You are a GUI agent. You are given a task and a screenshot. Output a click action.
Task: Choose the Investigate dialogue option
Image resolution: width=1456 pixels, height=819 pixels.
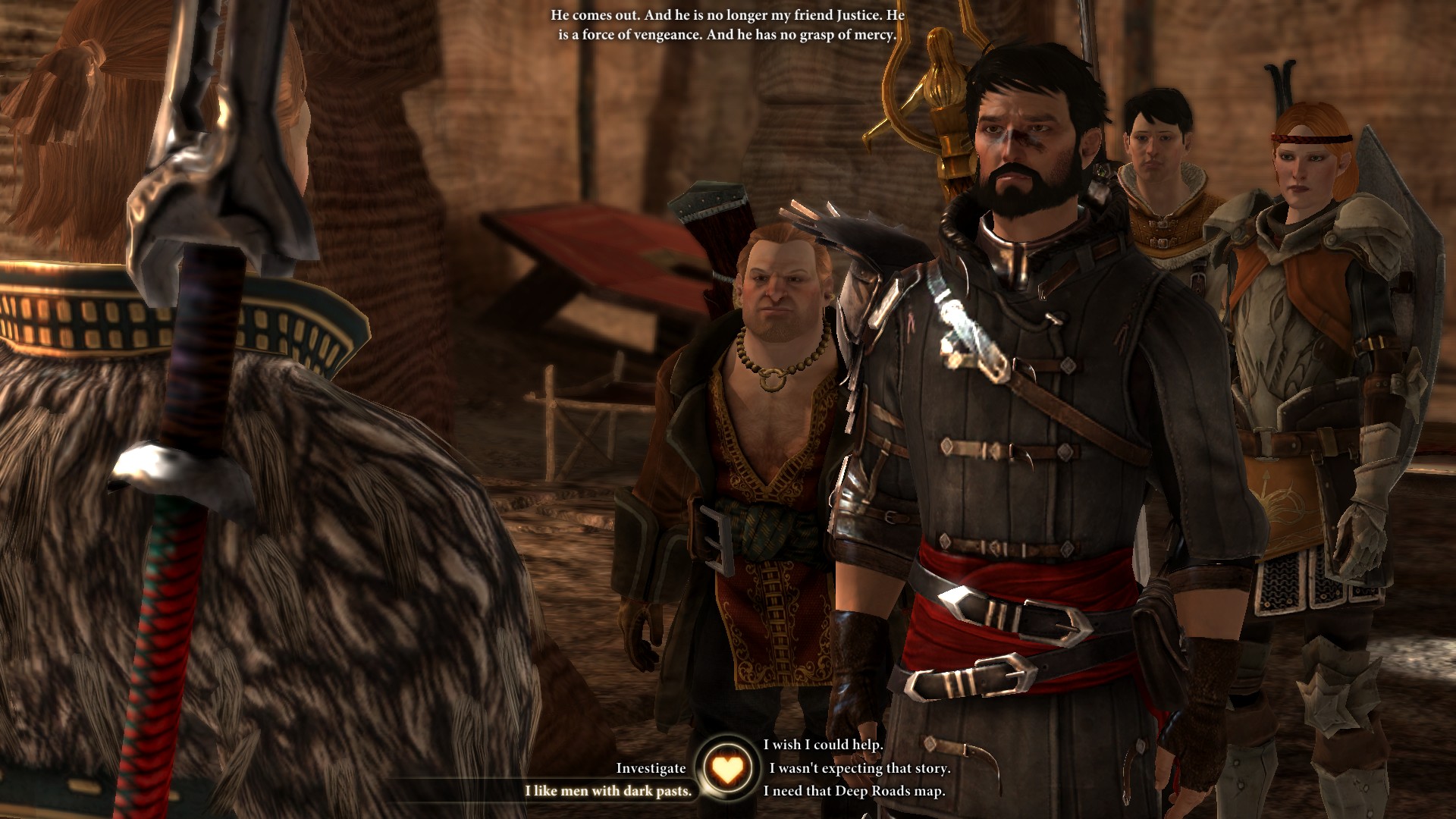point(651,768)
